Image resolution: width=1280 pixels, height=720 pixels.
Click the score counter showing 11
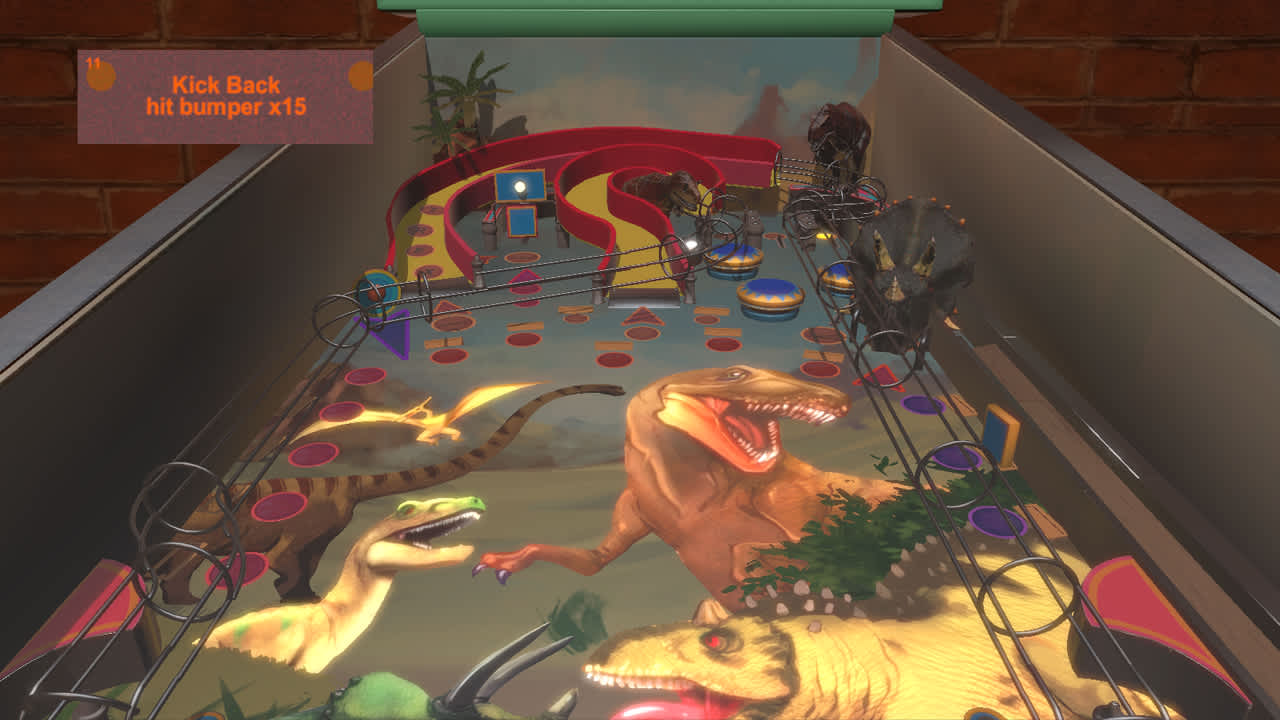(95, 62)
